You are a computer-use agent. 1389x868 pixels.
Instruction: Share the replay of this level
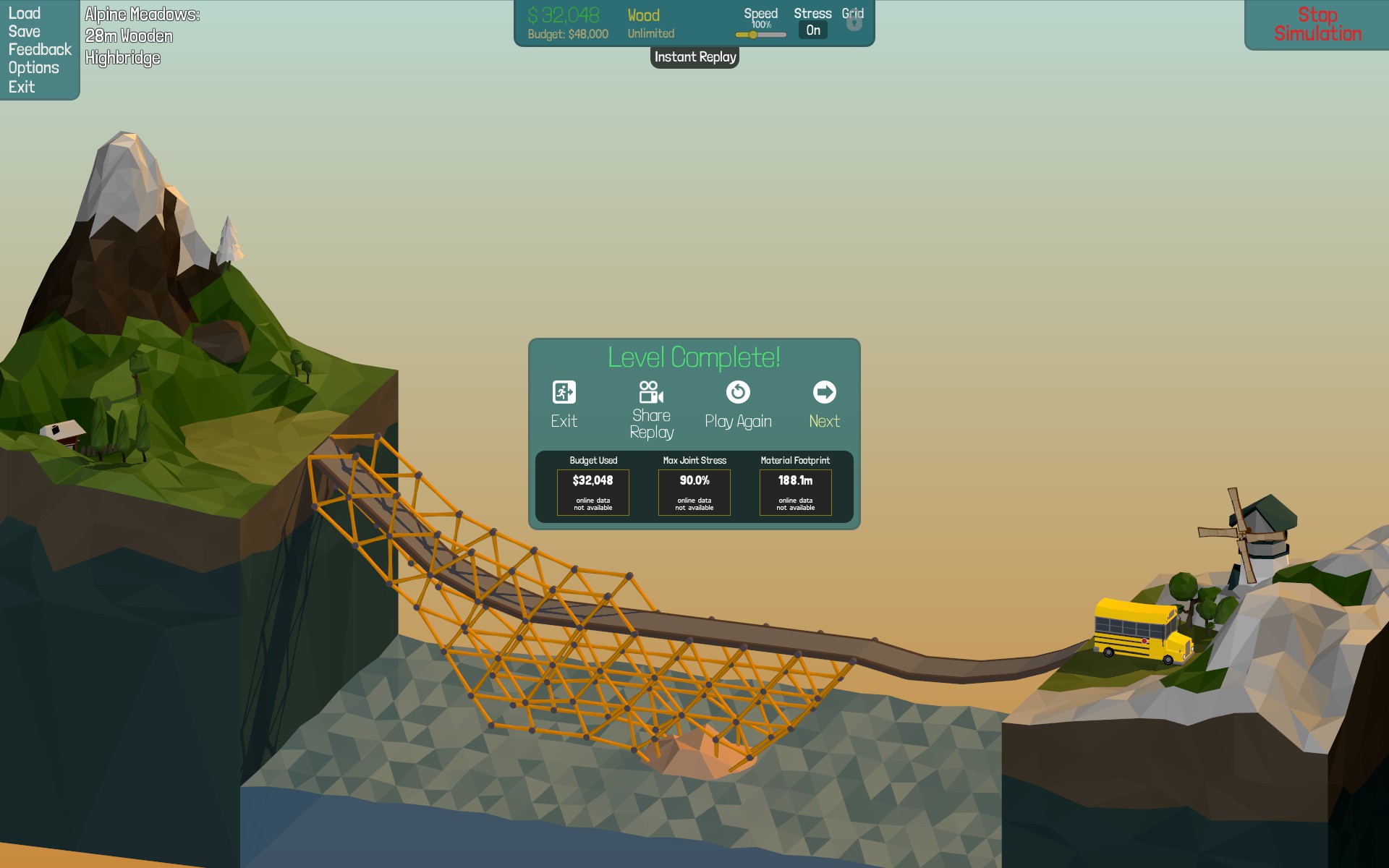click(x=651, y=410)
